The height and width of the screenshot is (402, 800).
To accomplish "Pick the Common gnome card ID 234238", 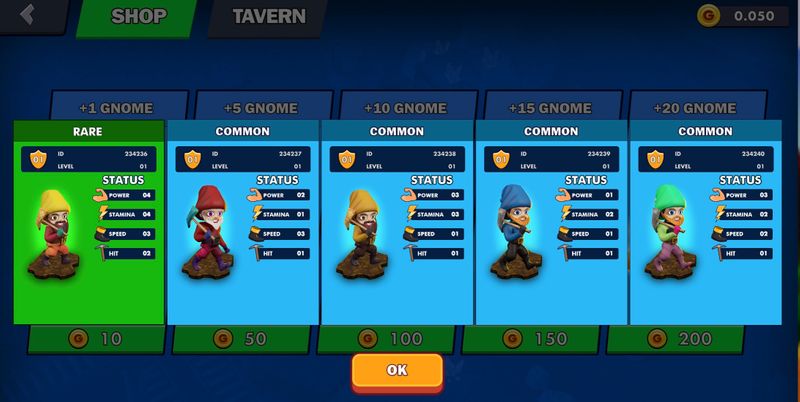I will pos(397,222).
